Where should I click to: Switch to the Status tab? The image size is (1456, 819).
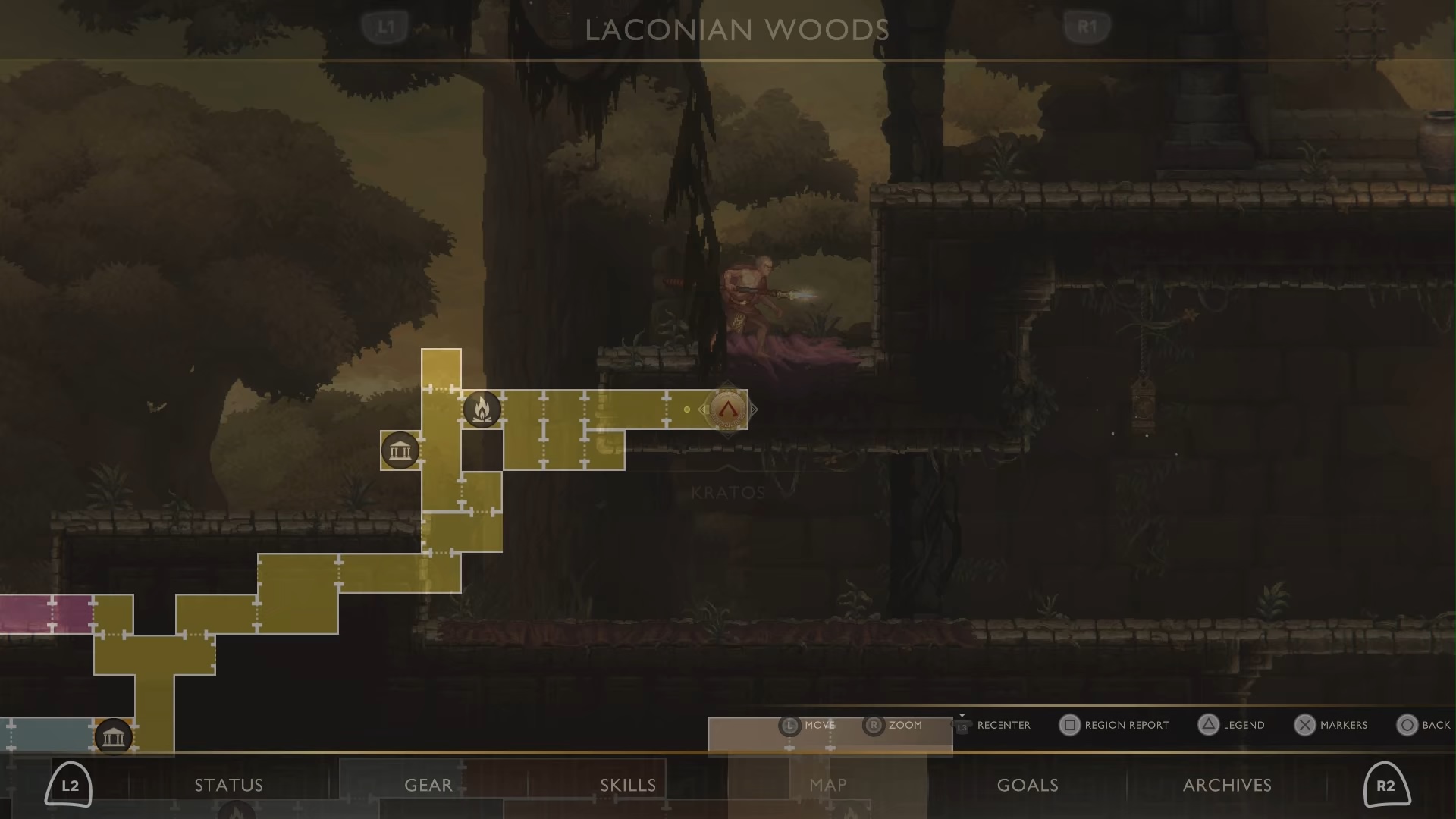click(x=228, y=785)
